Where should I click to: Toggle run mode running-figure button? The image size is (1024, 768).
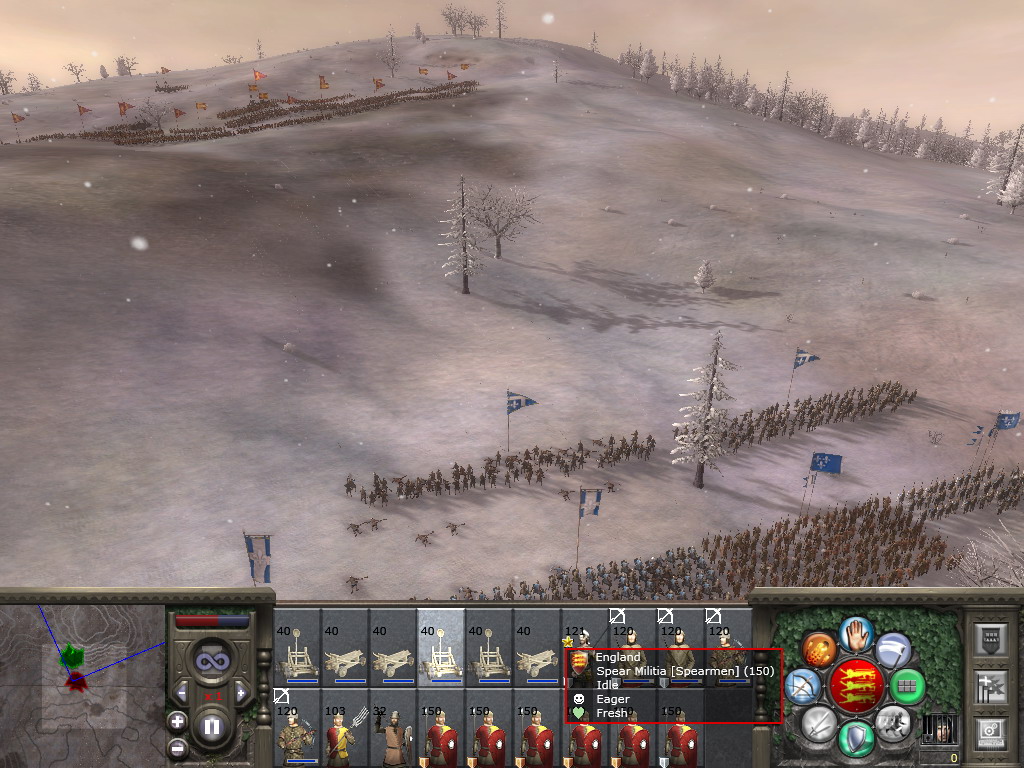click(892, 722)
